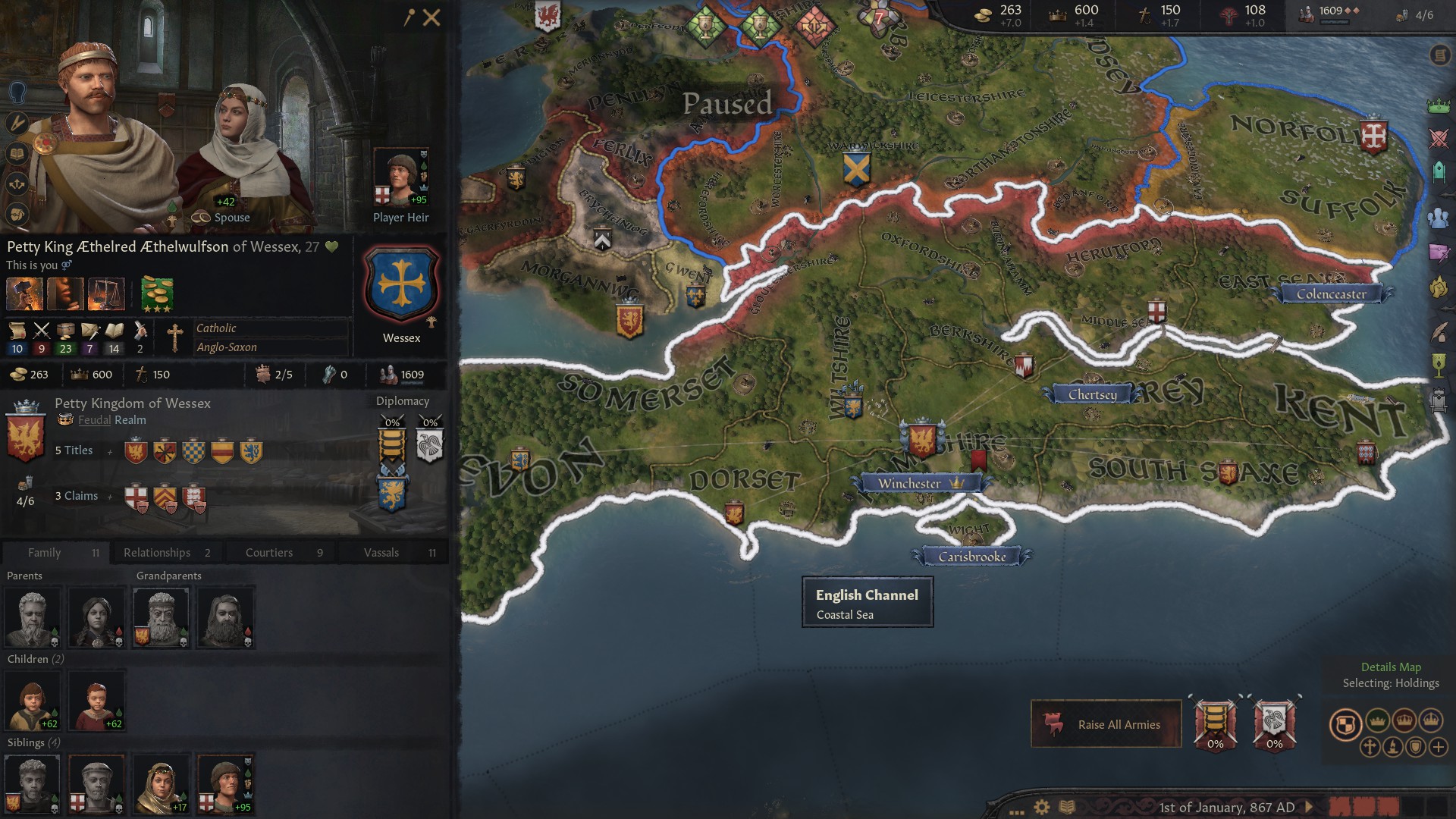Click the Carisbrooke holding label
The width and height of the screenshot is (1456, 819).
pyautogui.click(x=971, y=557)
